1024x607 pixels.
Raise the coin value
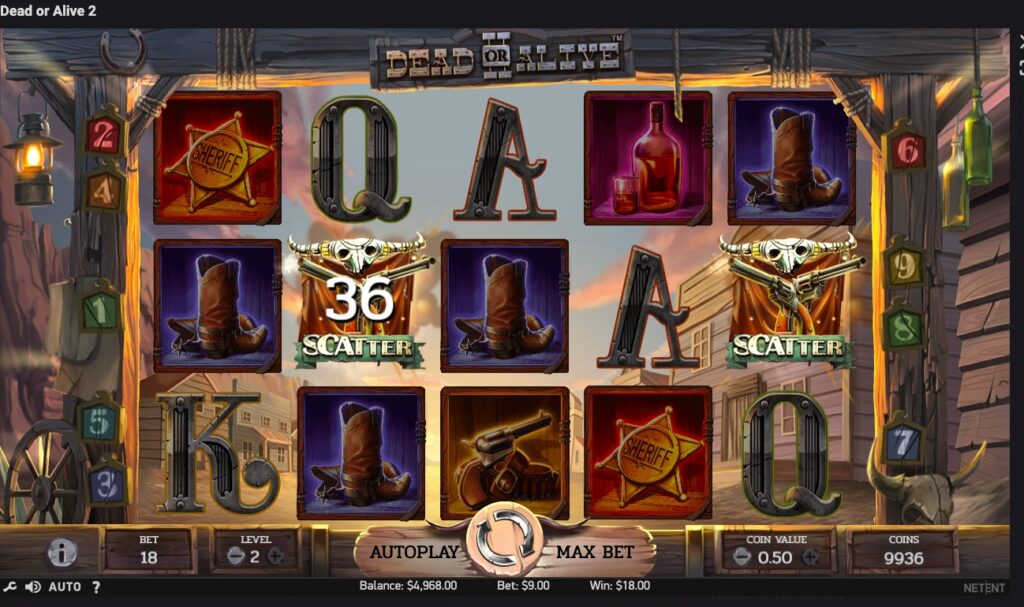point(809,558)
